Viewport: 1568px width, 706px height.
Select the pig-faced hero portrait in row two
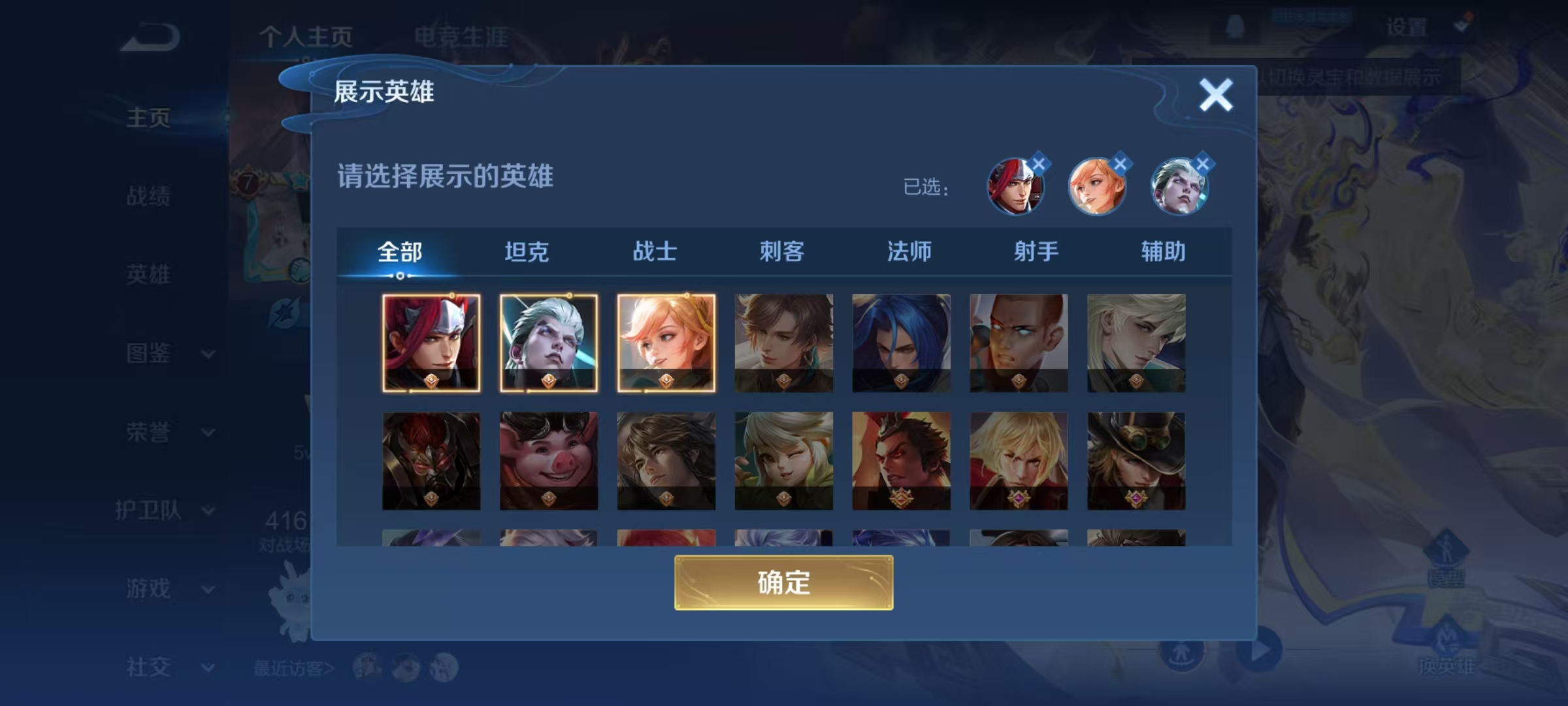point(547,461)
